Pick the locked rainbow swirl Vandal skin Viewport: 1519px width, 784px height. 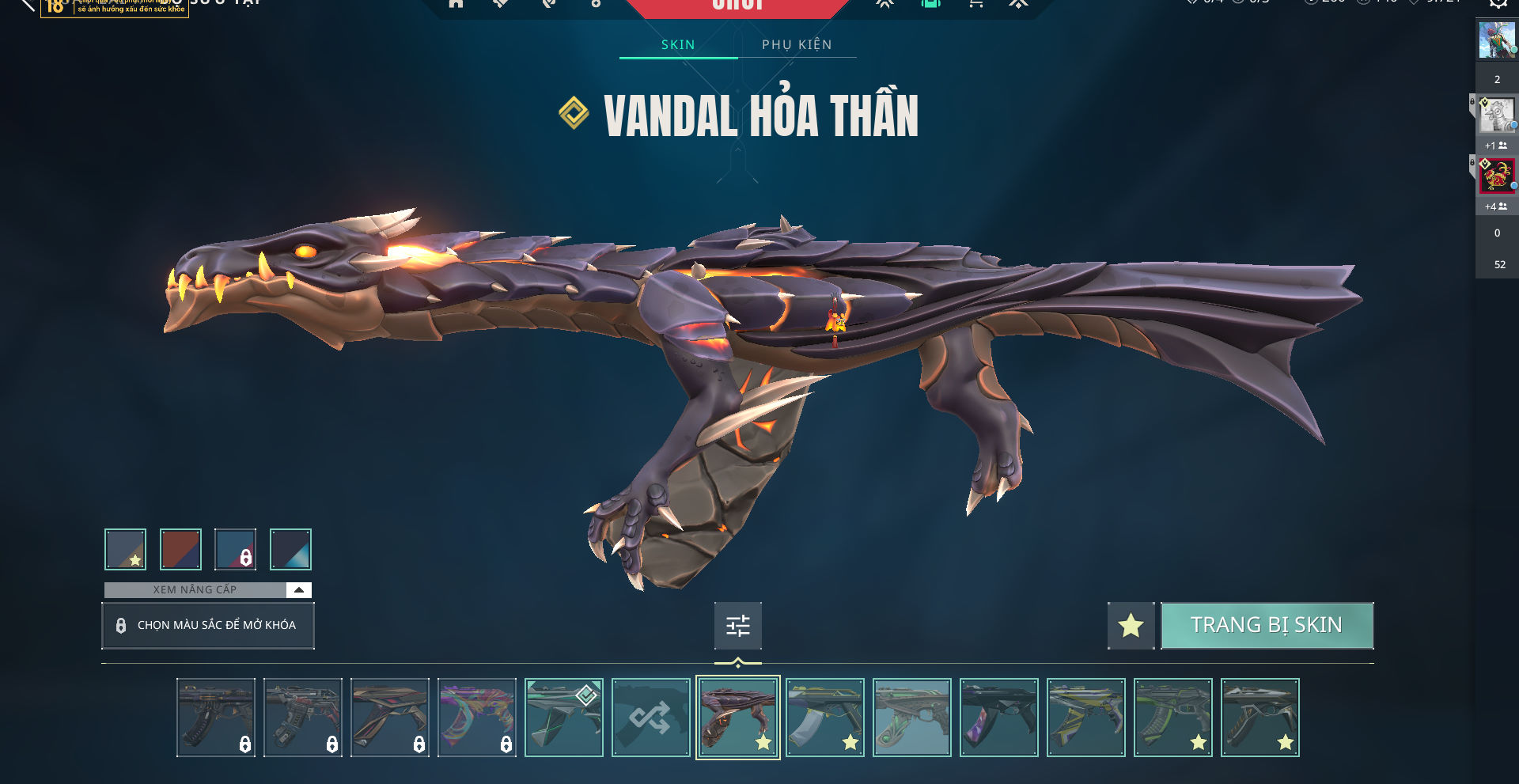(476, 718)
